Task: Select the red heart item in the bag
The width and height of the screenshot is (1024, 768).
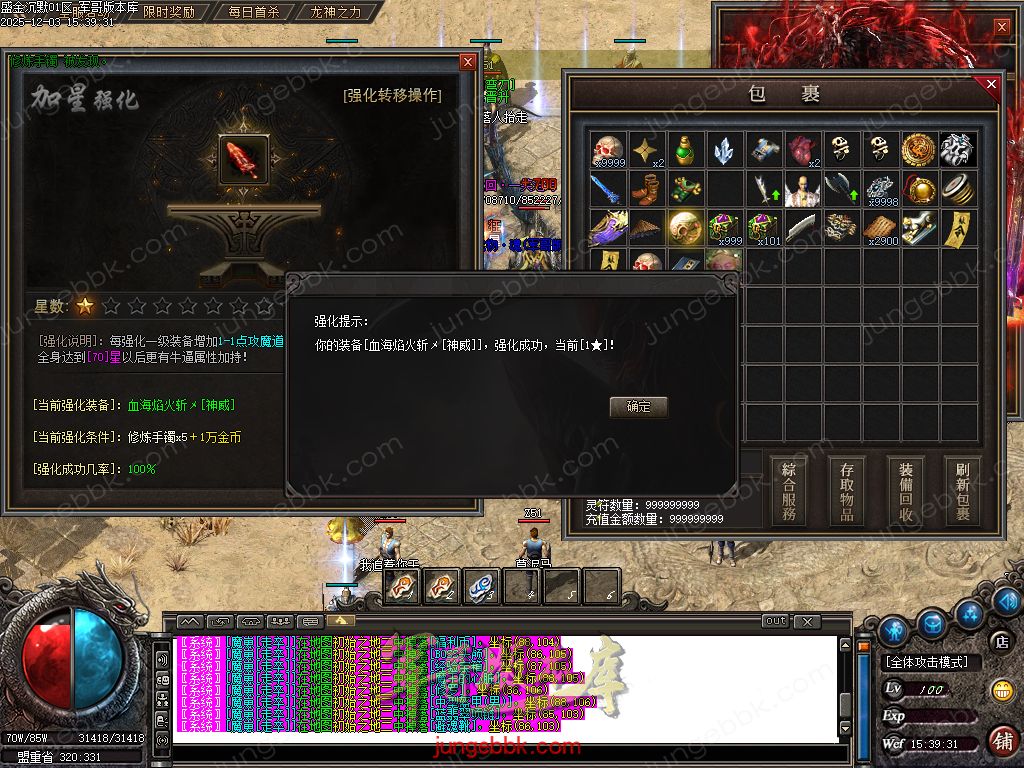Action: [x=802, y=150]
